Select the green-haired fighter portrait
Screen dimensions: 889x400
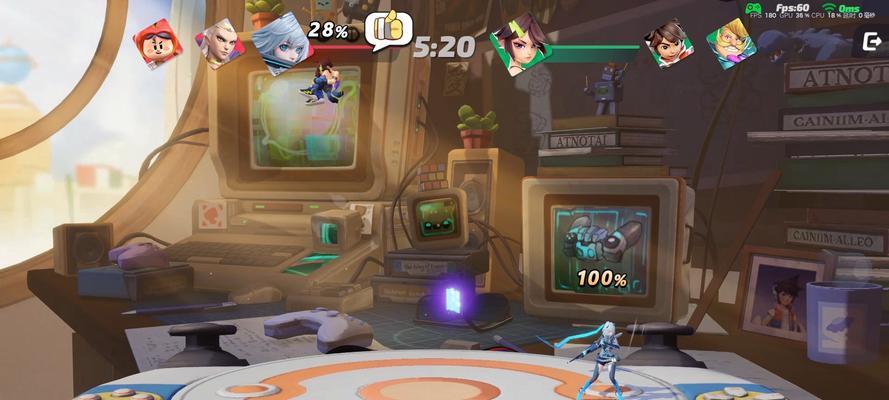(x=516, y=45)
